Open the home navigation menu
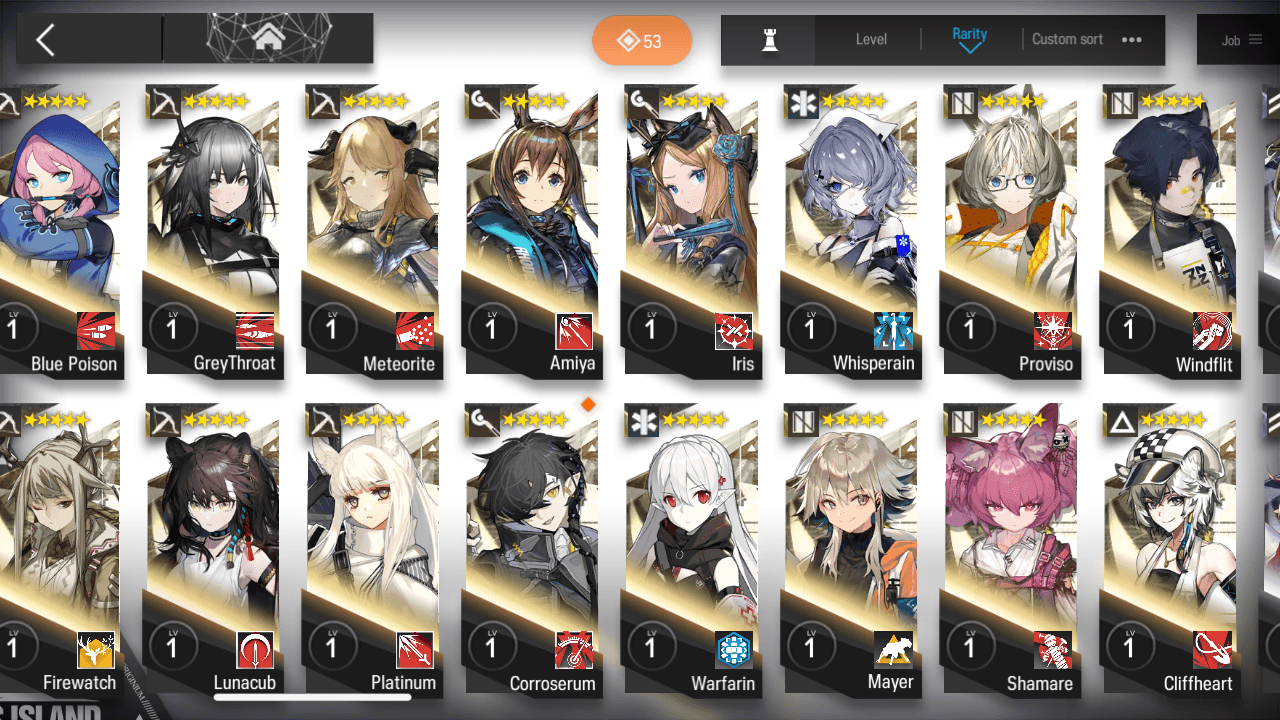 267,39
